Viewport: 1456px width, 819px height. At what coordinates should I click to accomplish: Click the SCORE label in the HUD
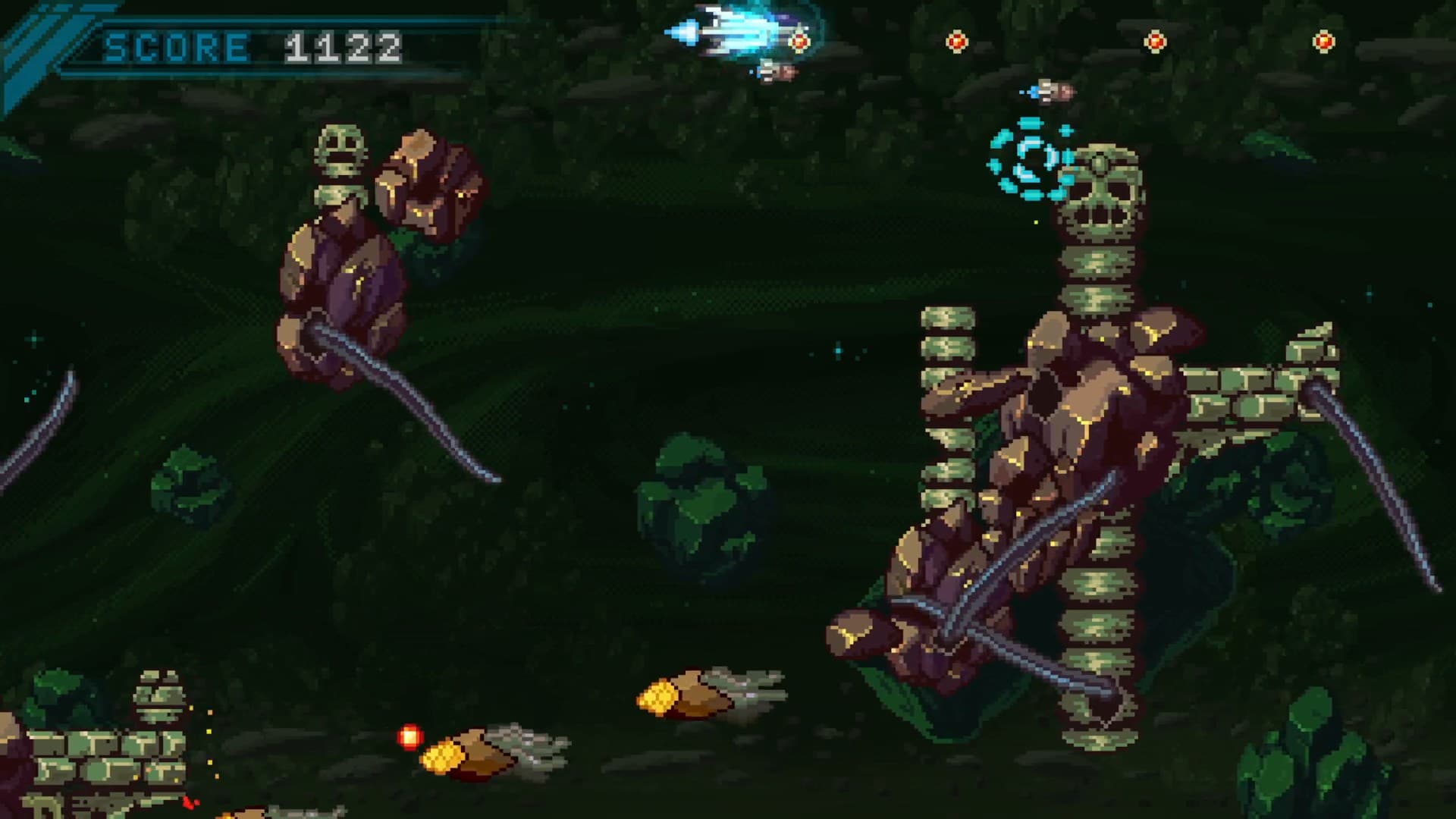174,47
